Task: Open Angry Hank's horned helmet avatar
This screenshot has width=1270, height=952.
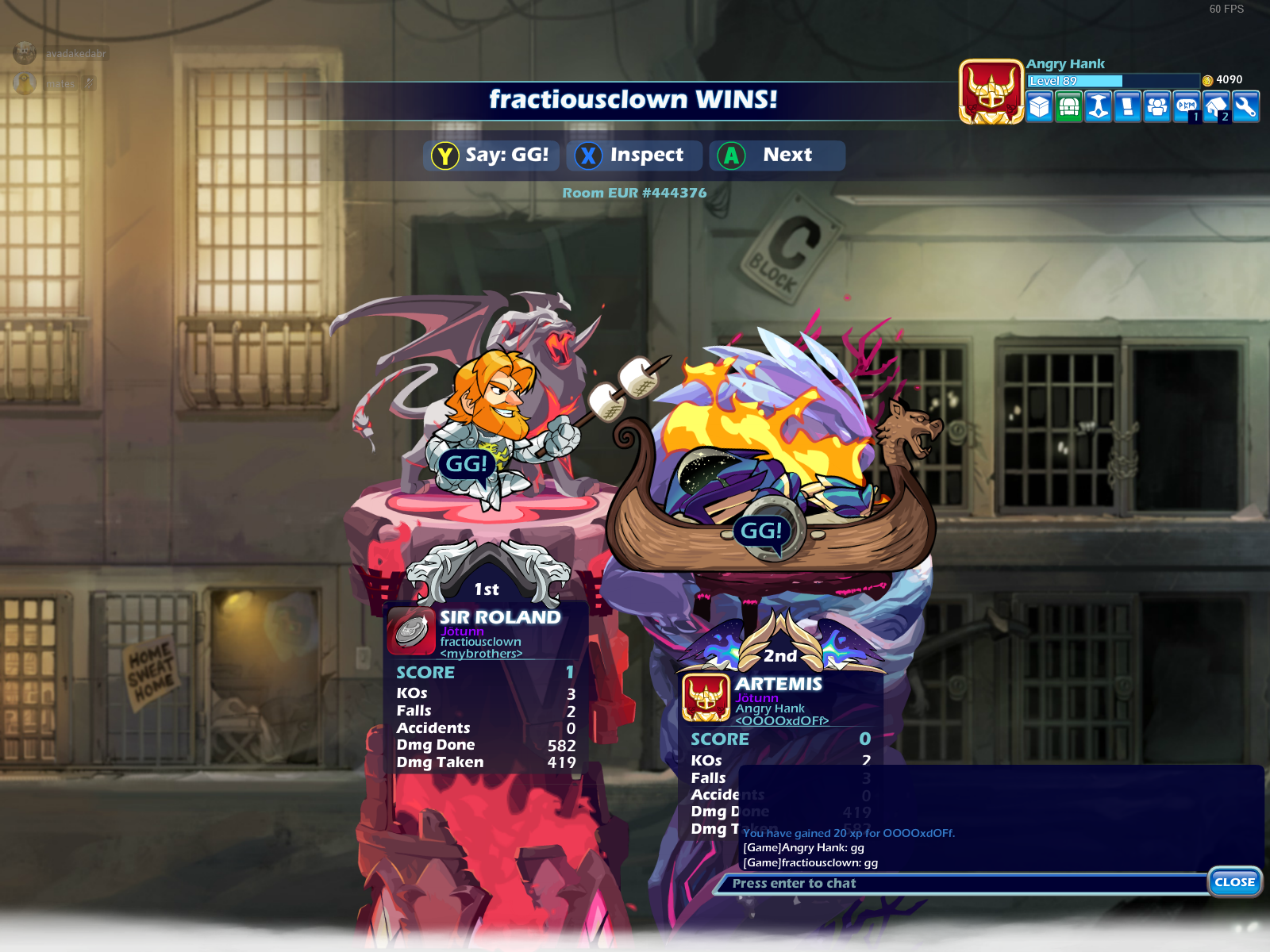Action: [x=991, y=92]
